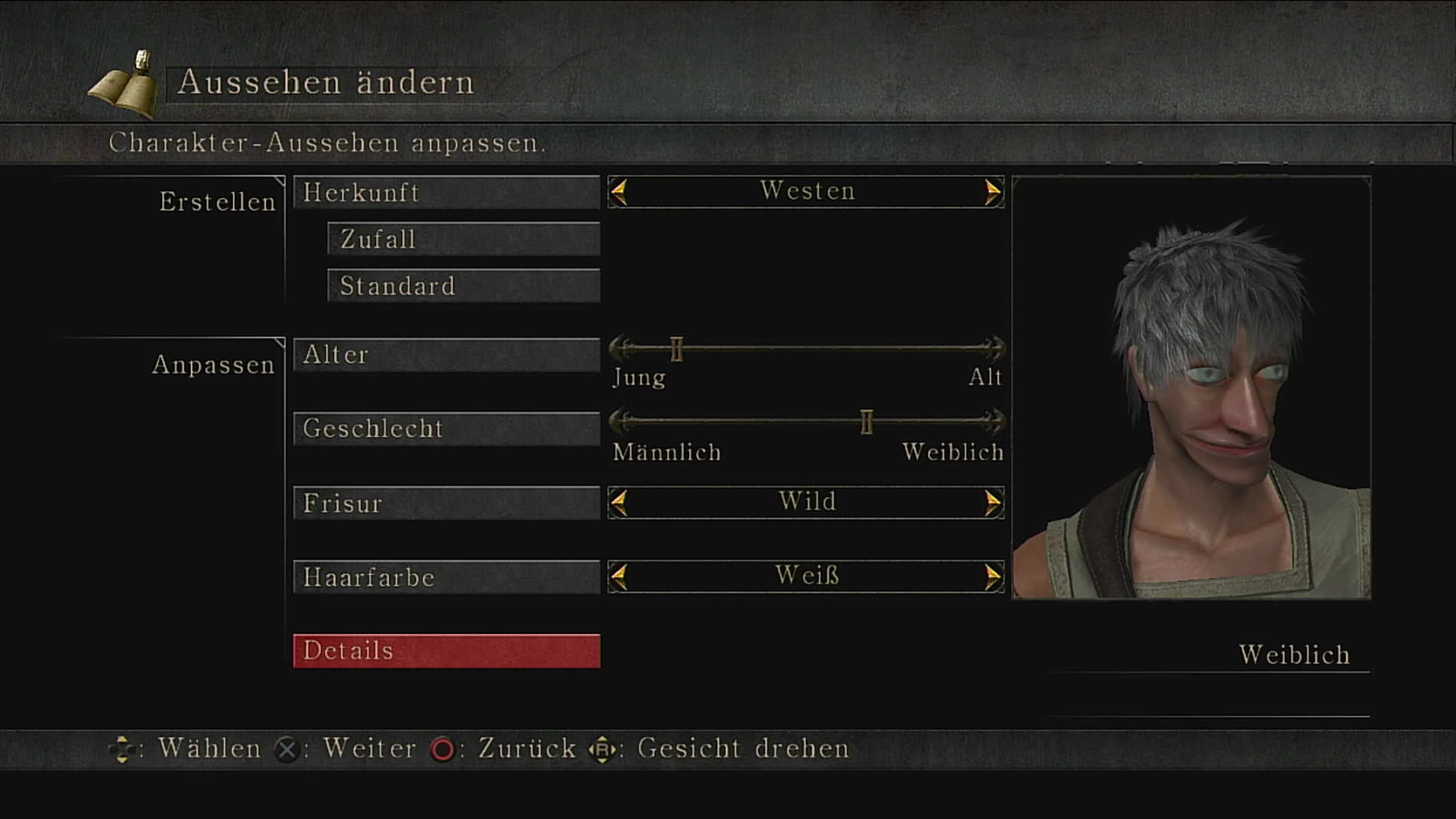1456x819 pixels.
Task: Click the right arrow beside Westen
Action: (992, 192)
